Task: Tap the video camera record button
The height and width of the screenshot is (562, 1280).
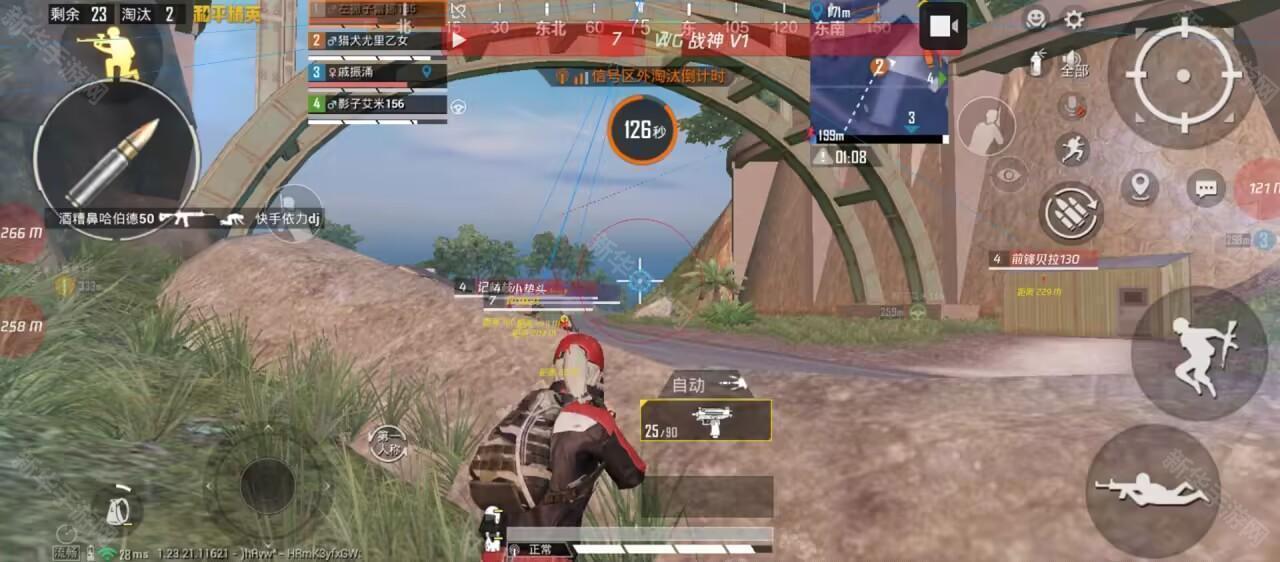Action: click(942, 27)
